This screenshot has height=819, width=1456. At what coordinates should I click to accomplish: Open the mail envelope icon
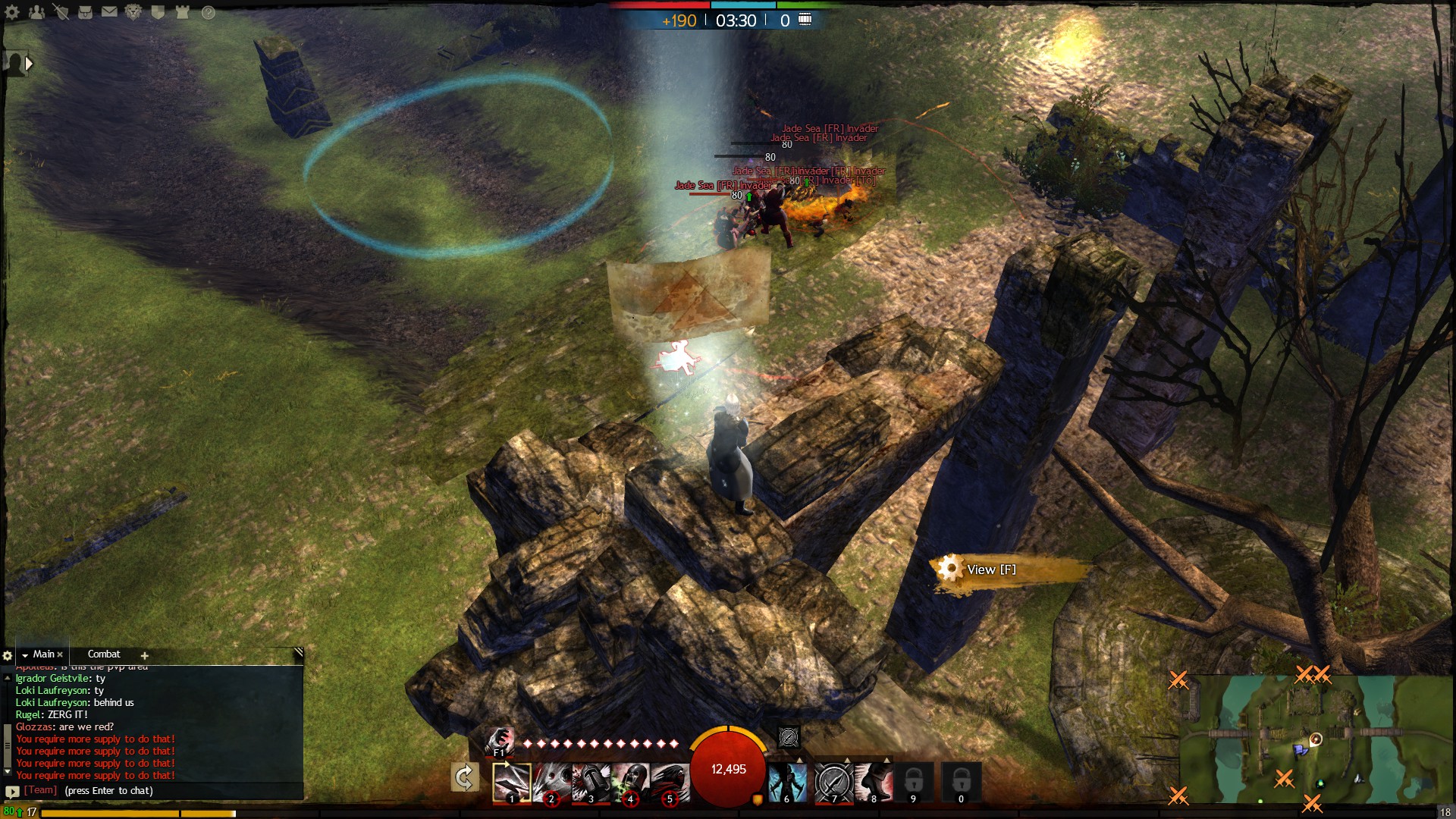point(109,12)
